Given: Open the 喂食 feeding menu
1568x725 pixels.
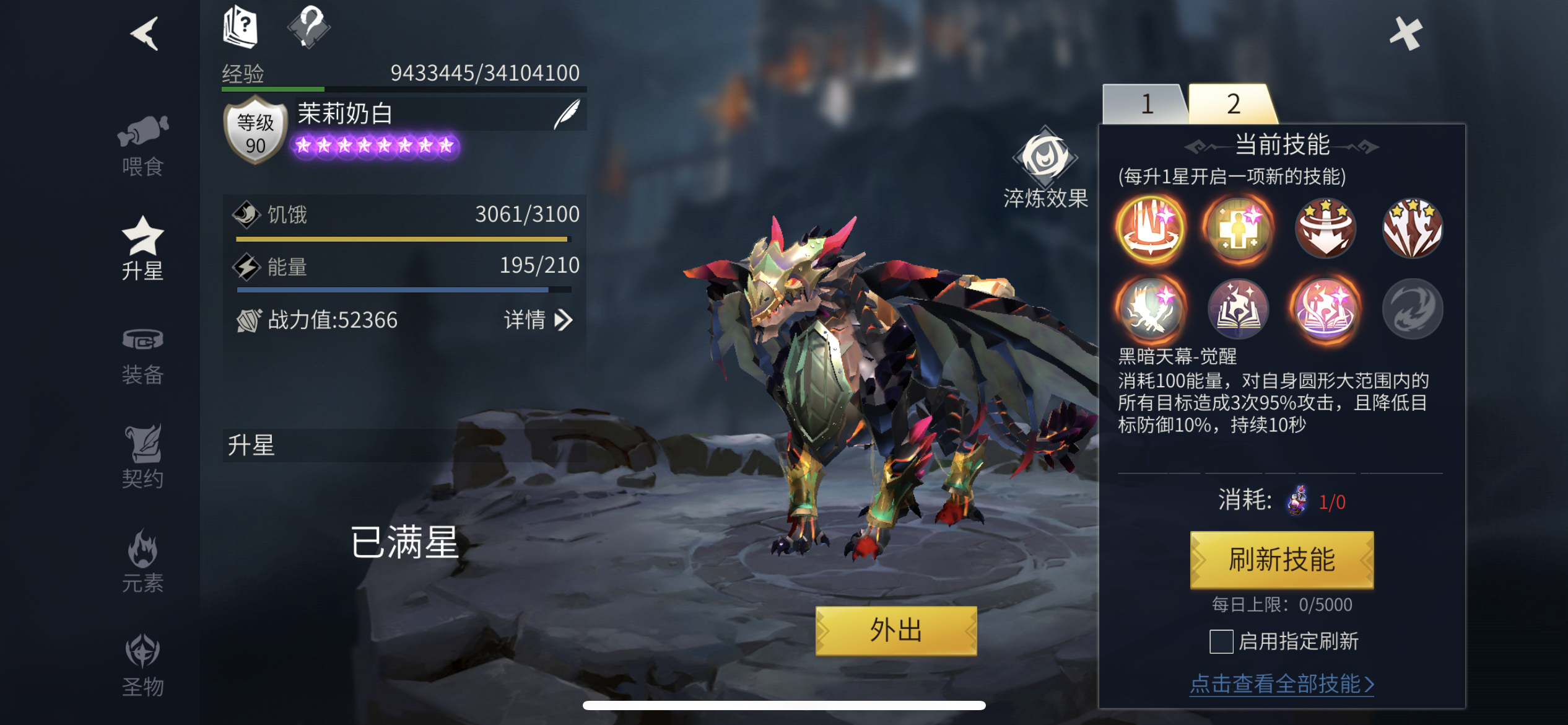Looking at the screenshot, I should (143, 146).
